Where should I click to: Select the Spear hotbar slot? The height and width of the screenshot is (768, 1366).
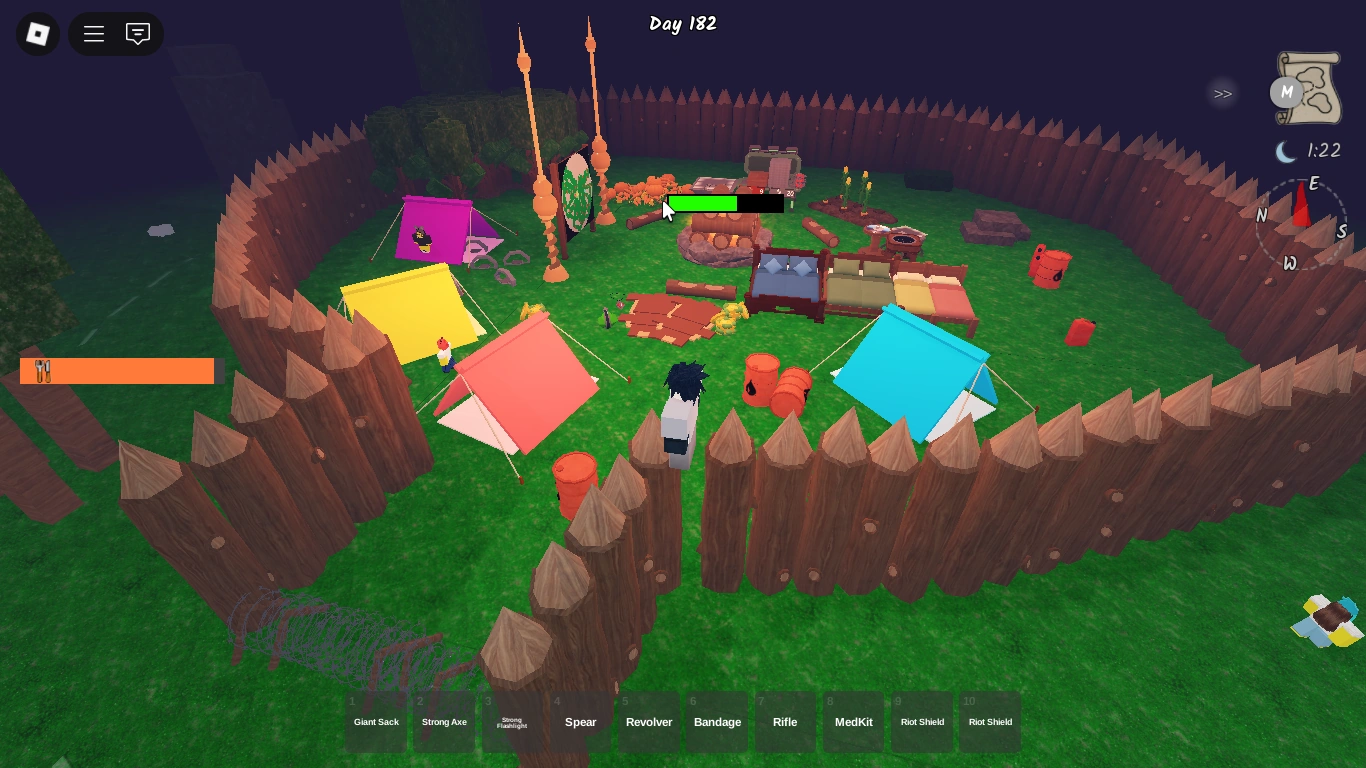580,722
